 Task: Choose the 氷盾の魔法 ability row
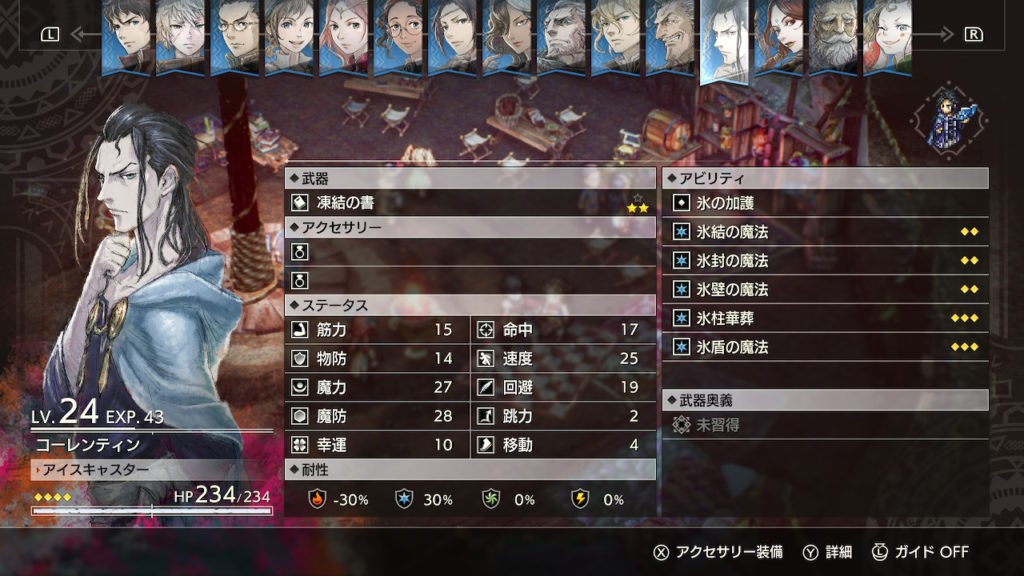825,348
